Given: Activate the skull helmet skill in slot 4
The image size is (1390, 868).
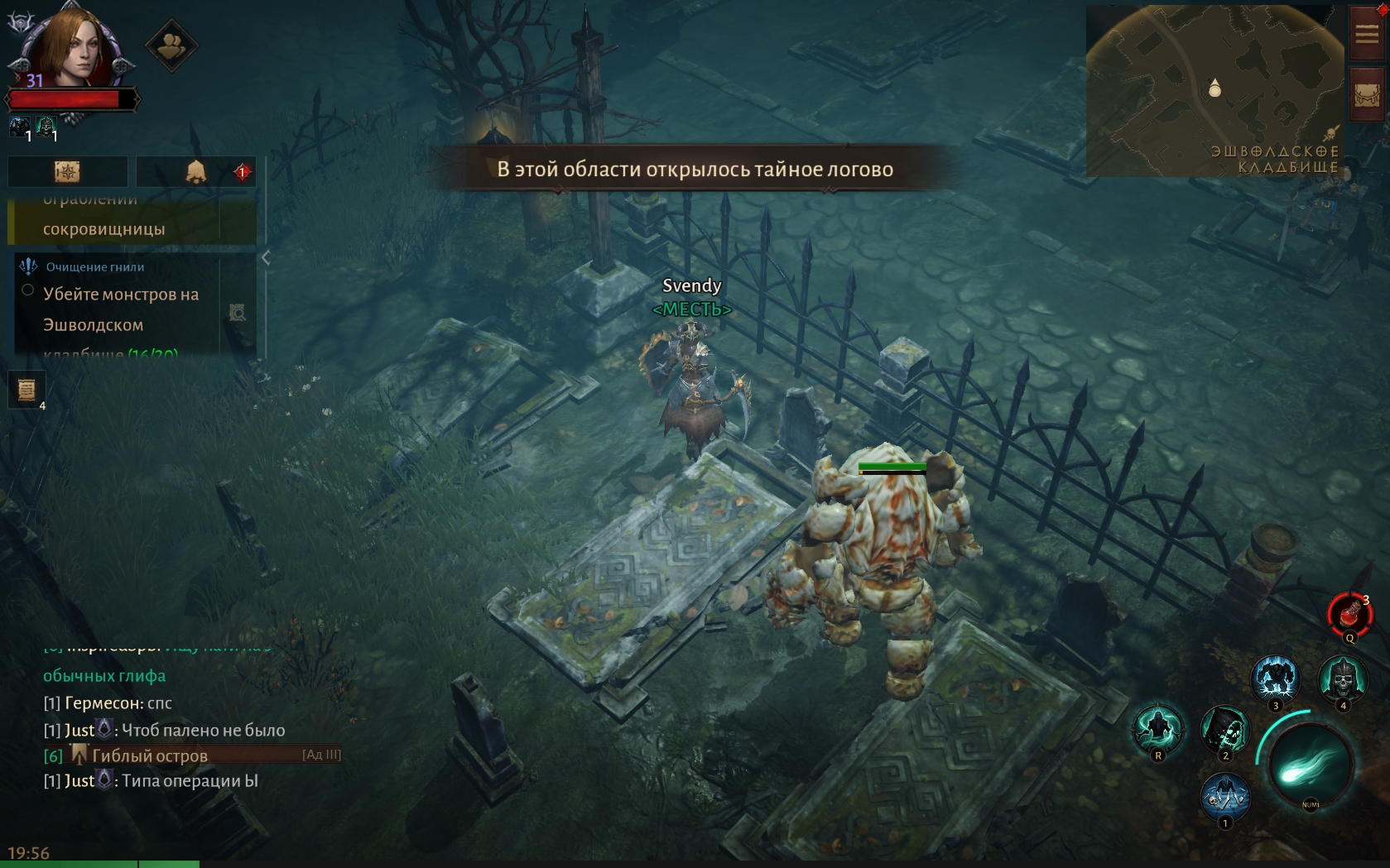Looking at the screenshot, I should coord(1342,679).
